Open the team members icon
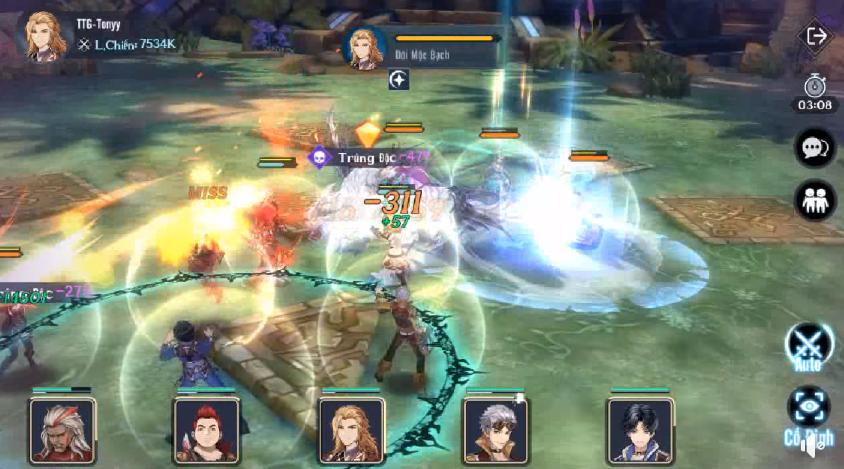 pos(815,200)
